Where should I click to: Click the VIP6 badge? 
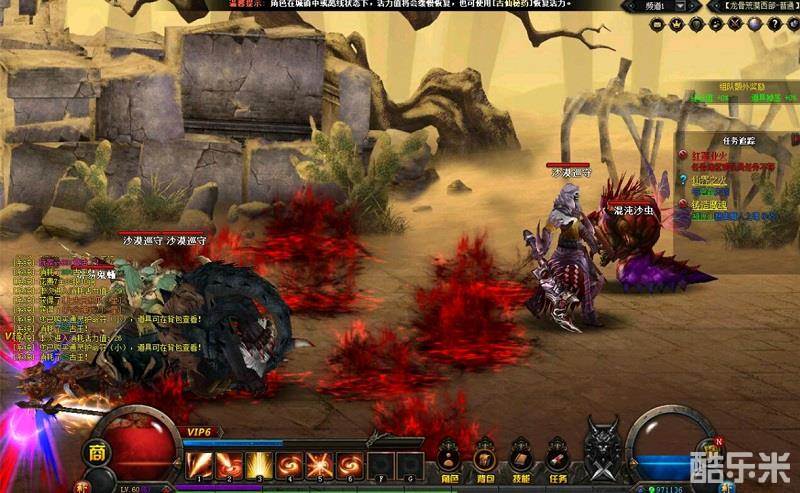click(197, 431)
